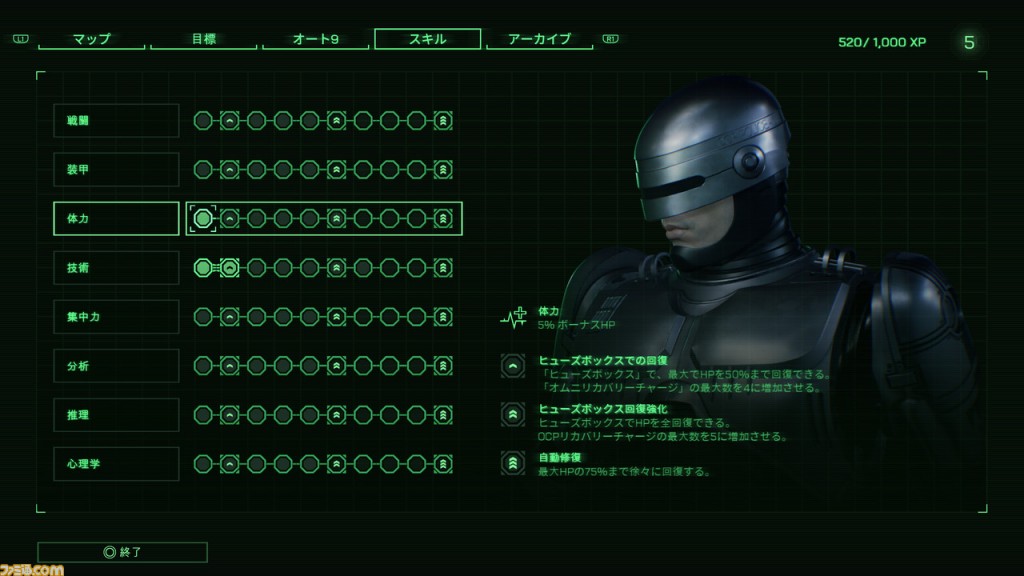Select the オート9 tab
The height and width of the screenshot is (576, 1024).
pos(315,40)
